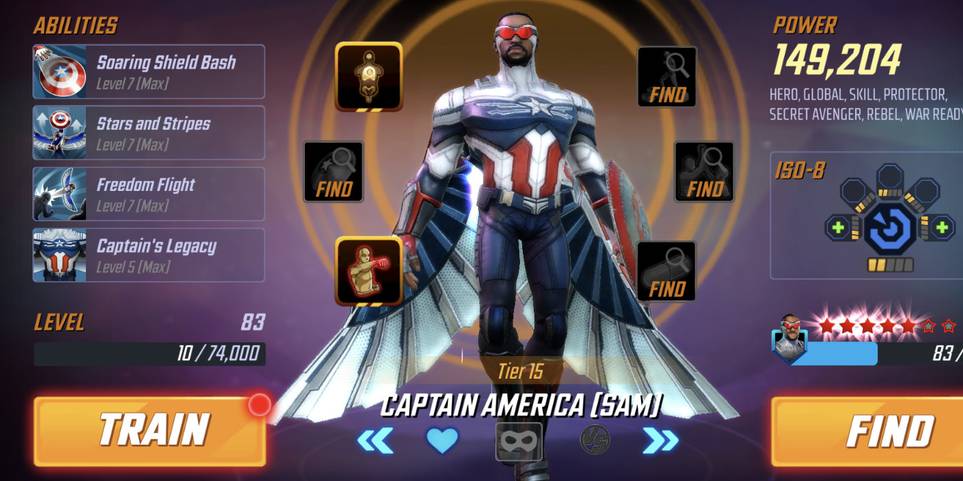Select the Stars and Stripes ability
This screenshot has width=963, height=481.
149,133
